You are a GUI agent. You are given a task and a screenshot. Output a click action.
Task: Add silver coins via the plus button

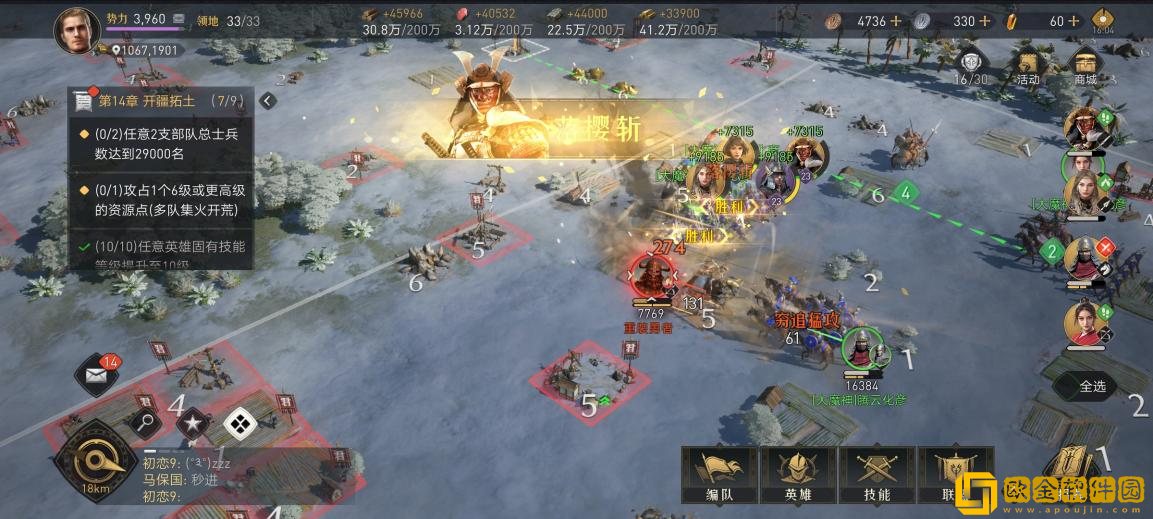point(986,21)
